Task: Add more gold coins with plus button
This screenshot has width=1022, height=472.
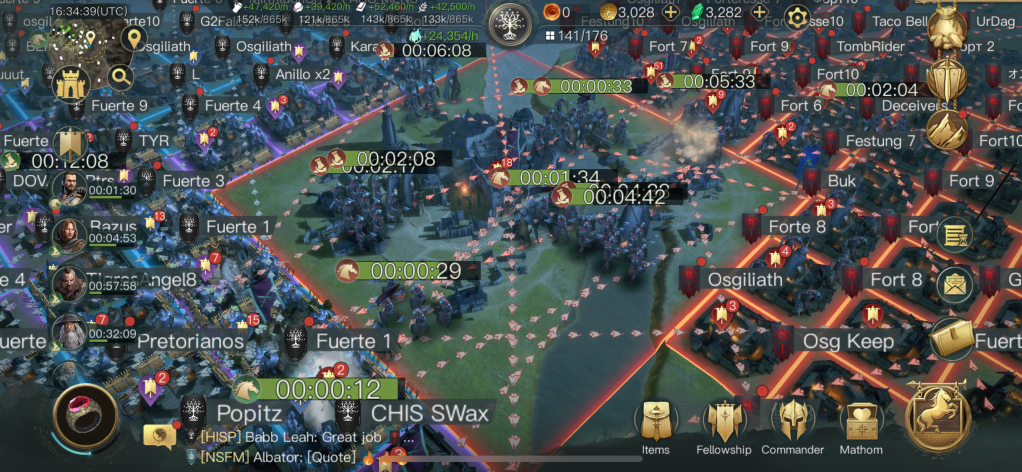Action: click(670, 13)
